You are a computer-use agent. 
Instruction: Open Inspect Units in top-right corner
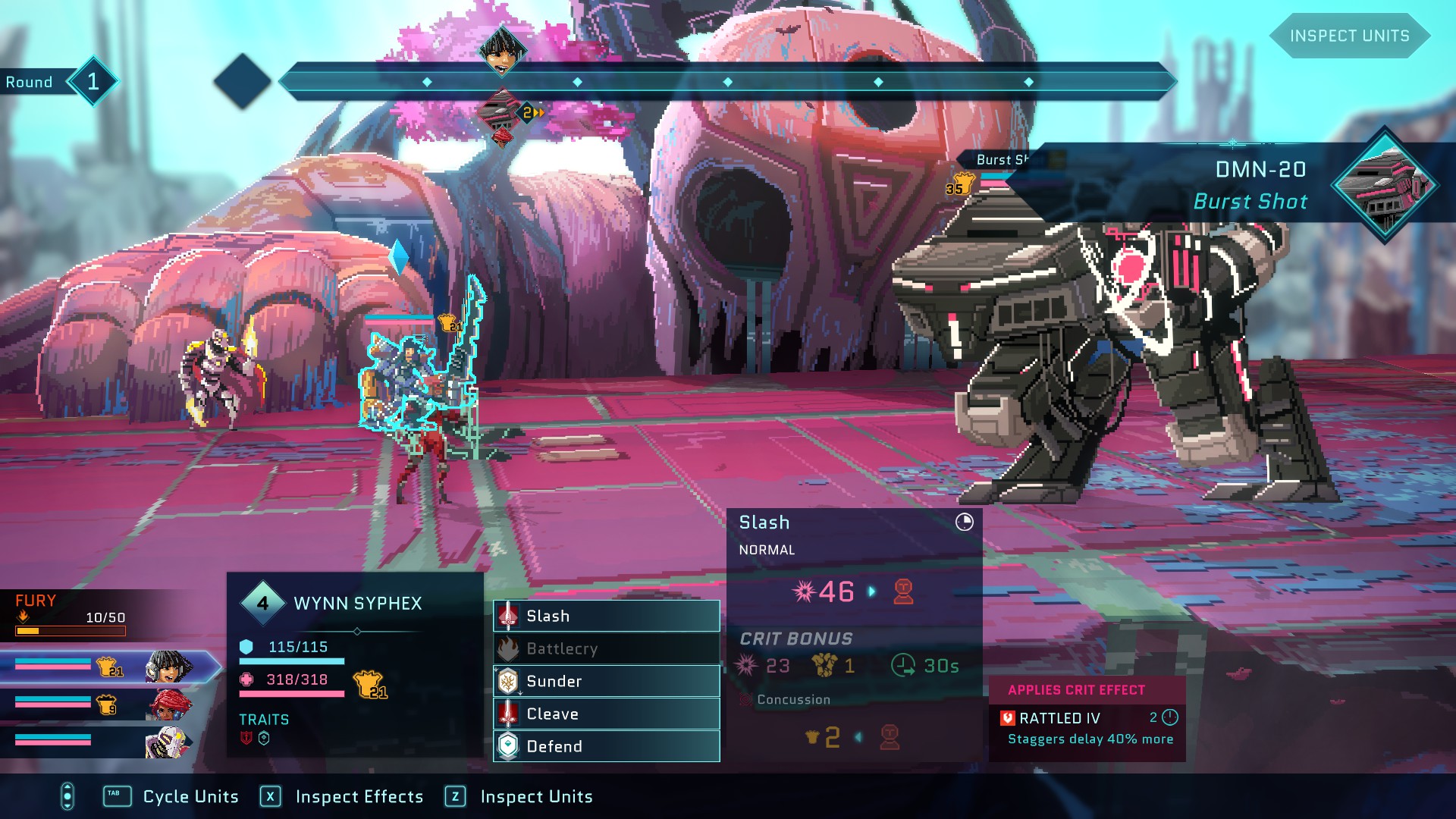point(1349,36)
